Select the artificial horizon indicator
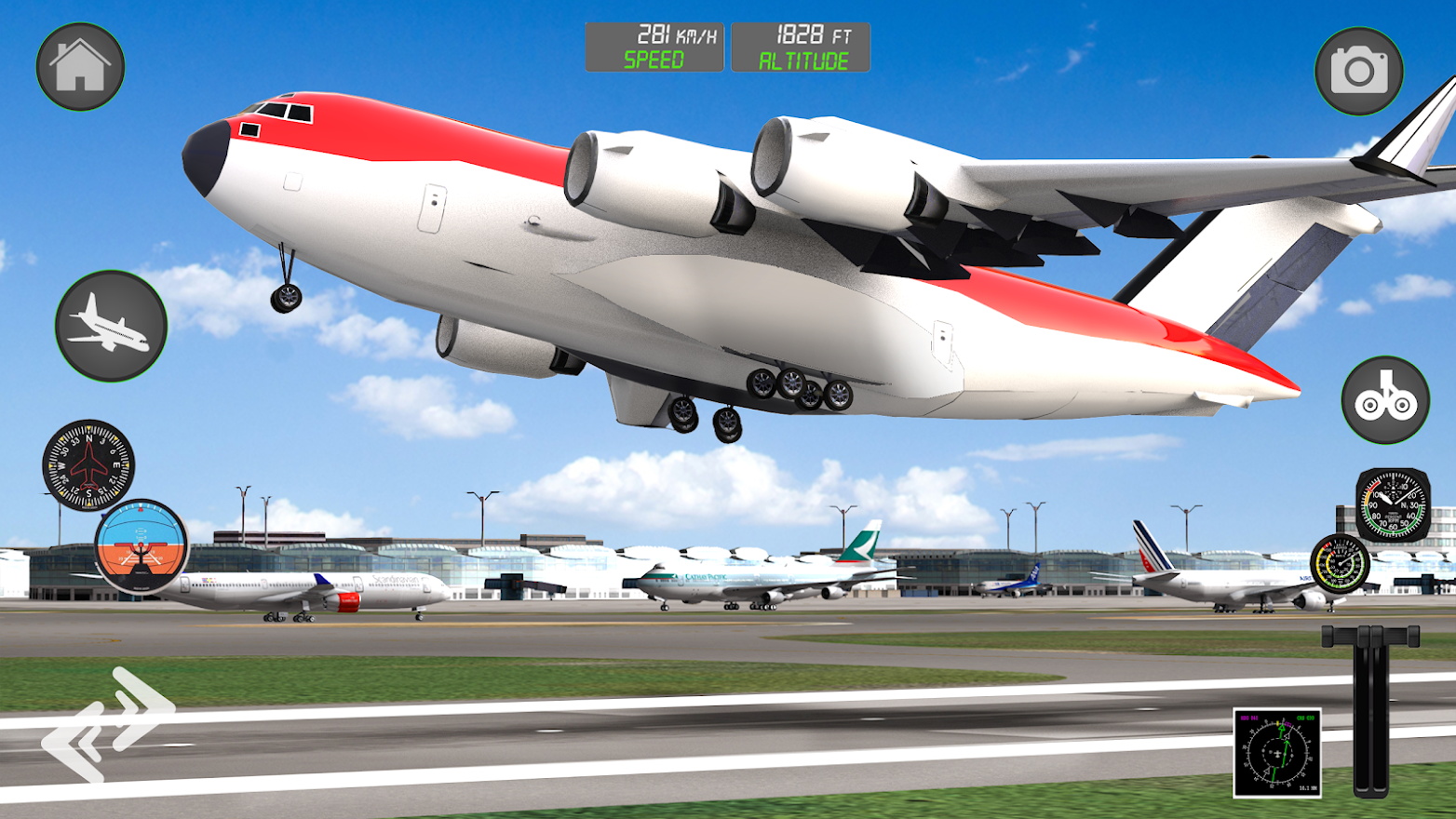Image resolution: width=1456 pixels, height=819 pixels. pyautogui.click(x=142, y=546)
